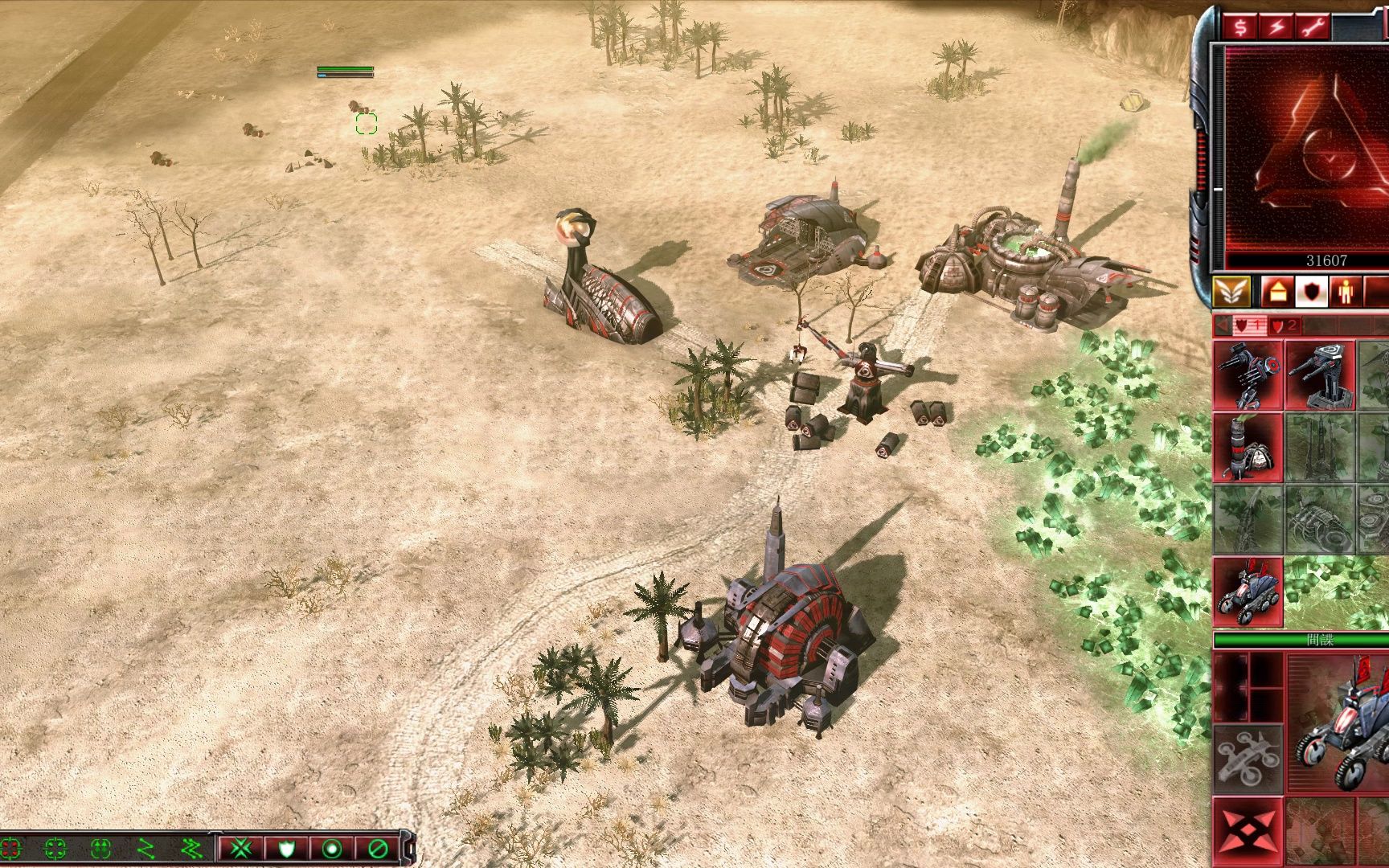1389x868 pixels.
Task: Set guard stance using the shield icon
Action: coord(288,849)
